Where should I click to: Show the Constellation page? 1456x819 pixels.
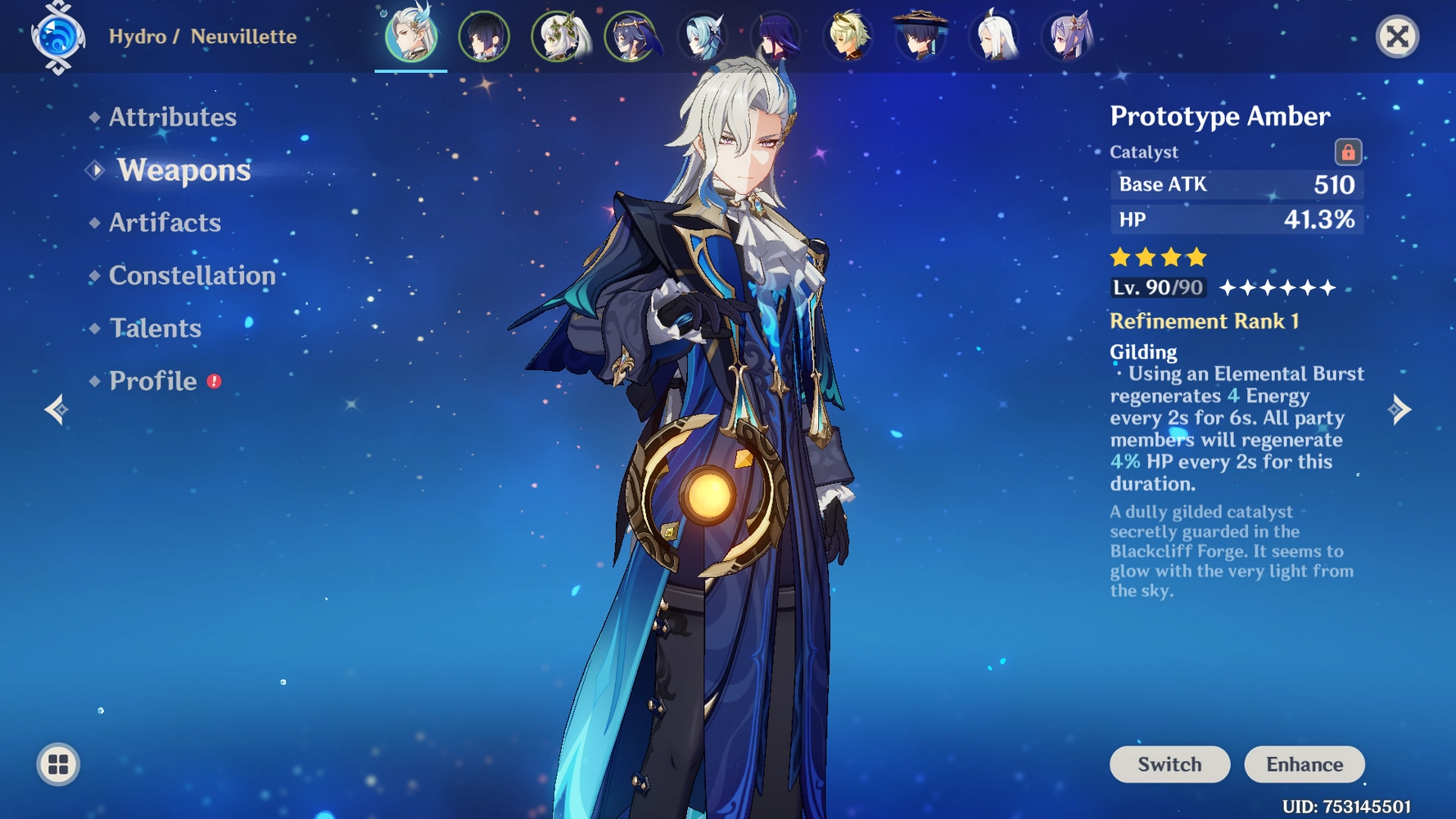point(192,275)
